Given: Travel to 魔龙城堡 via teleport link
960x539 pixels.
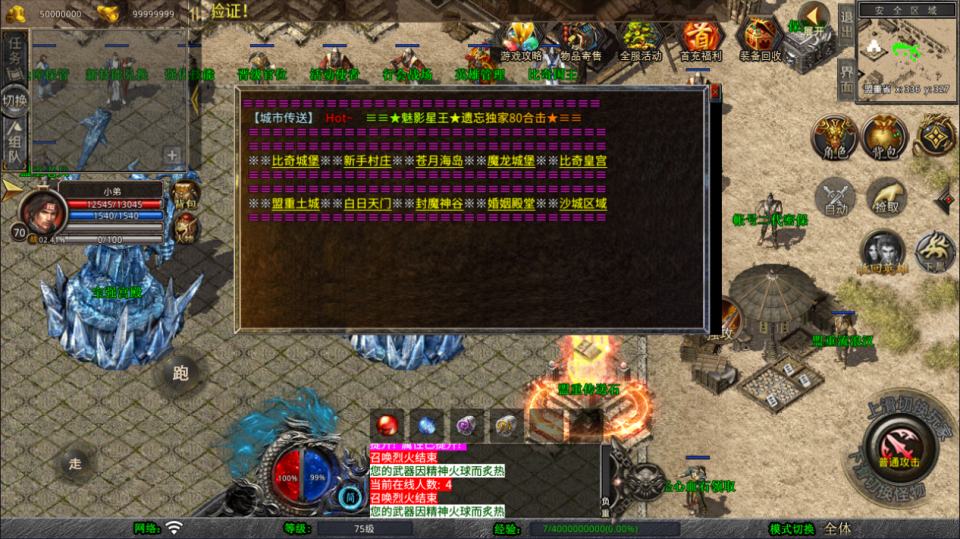Looking at the screenshot, I should click(513, 160).
